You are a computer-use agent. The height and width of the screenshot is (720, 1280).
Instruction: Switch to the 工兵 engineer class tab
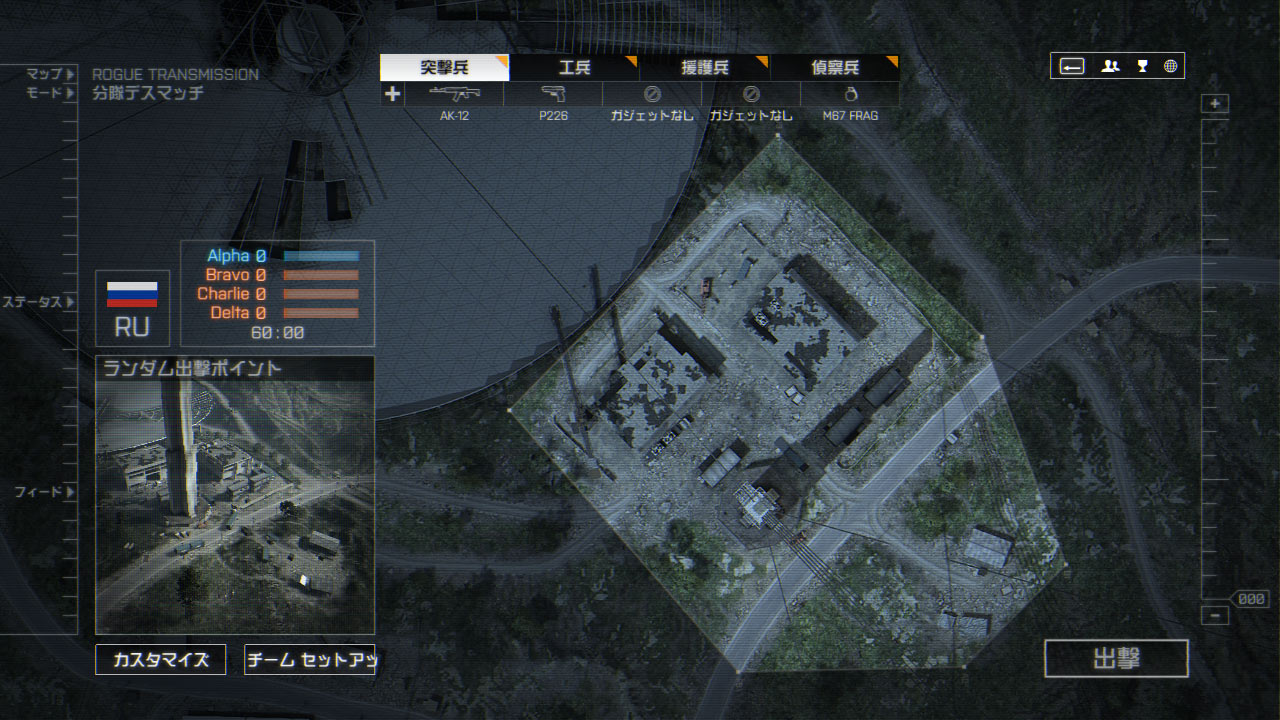574,68
